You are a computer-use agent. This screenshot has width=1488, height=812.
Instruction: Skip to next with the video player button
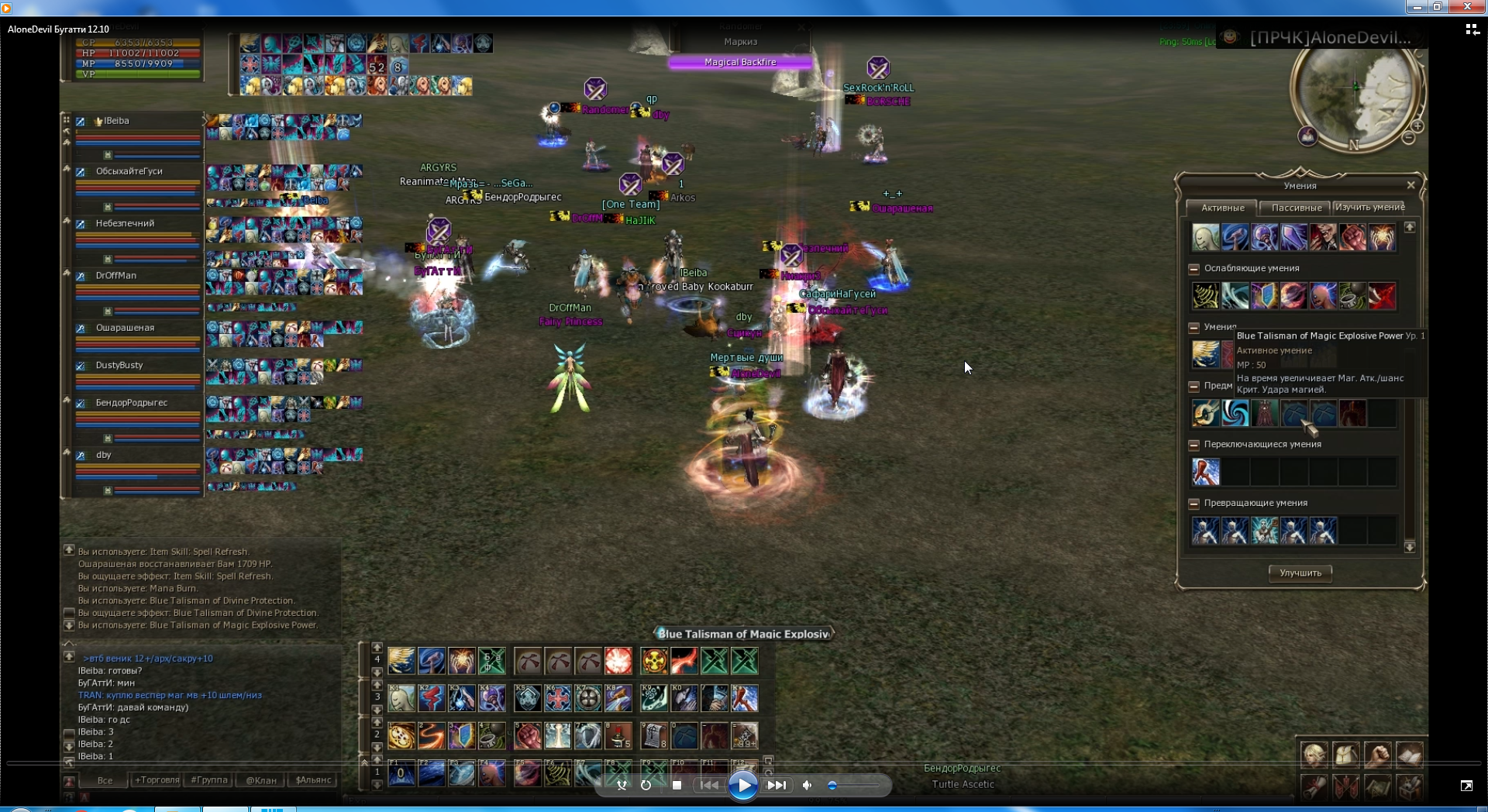tap(777, 786)
